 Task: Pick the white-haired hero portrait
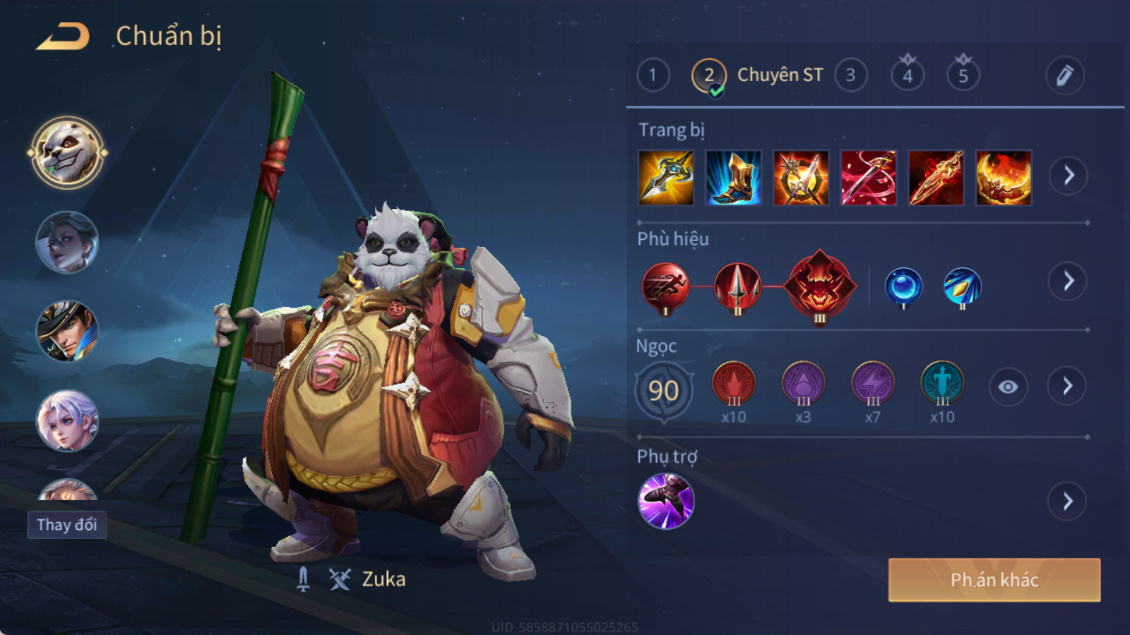(67, 421)
